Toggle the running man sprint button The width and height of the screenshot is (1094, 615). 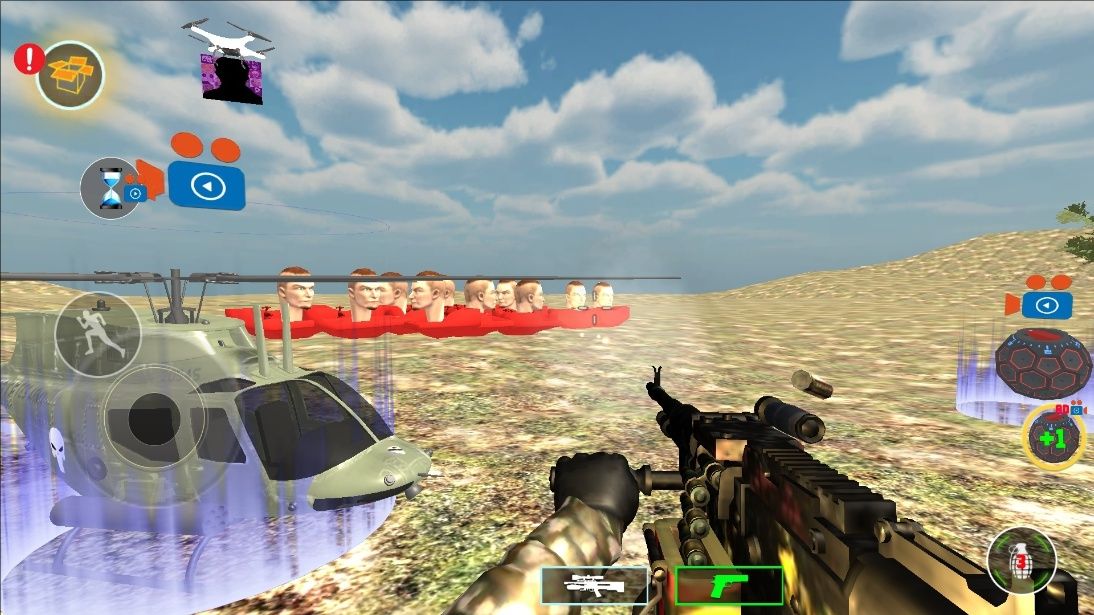[x=97, y=335]
